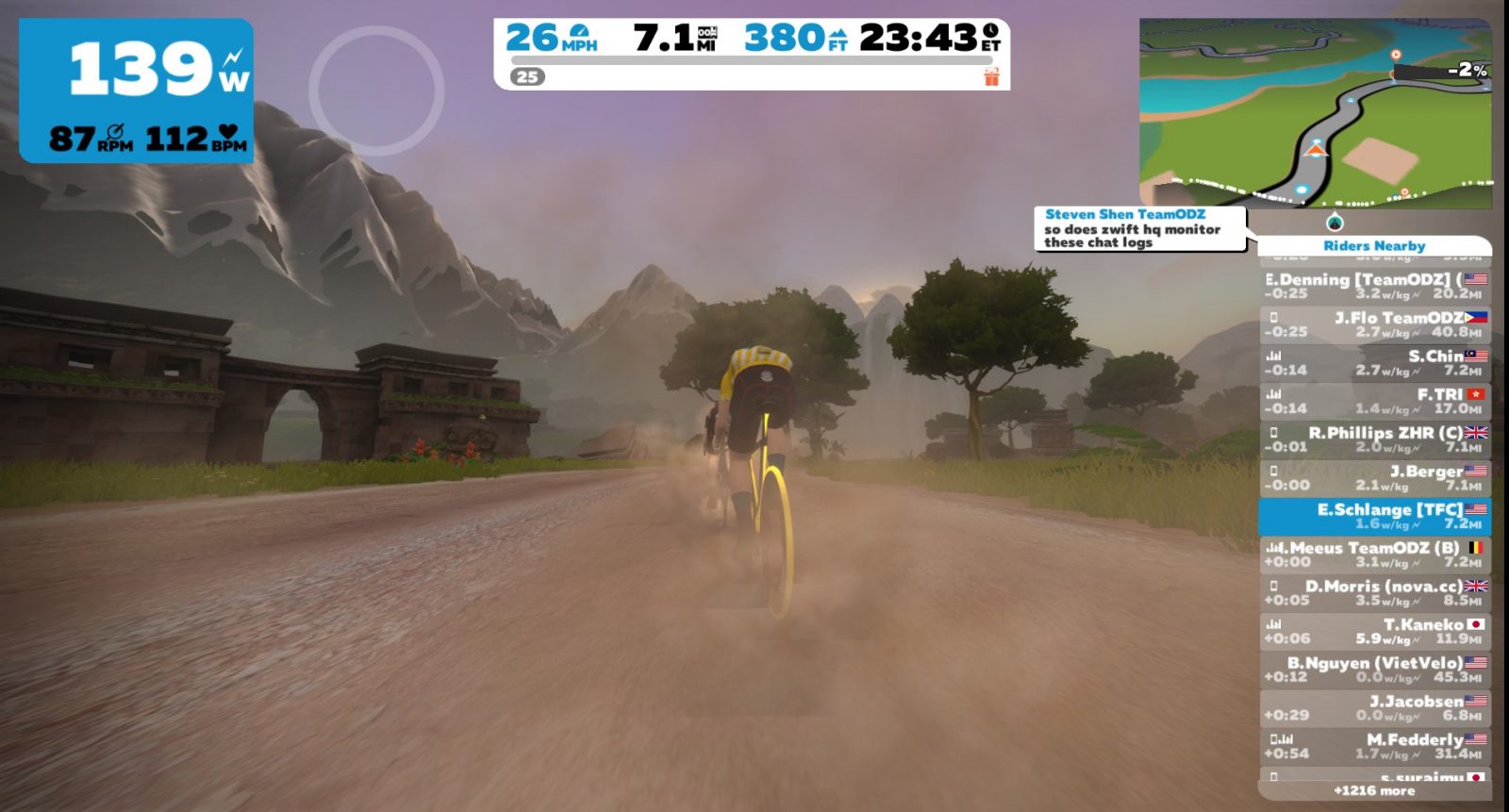
Task: Click the empty power-up ring
Action: 376,91
